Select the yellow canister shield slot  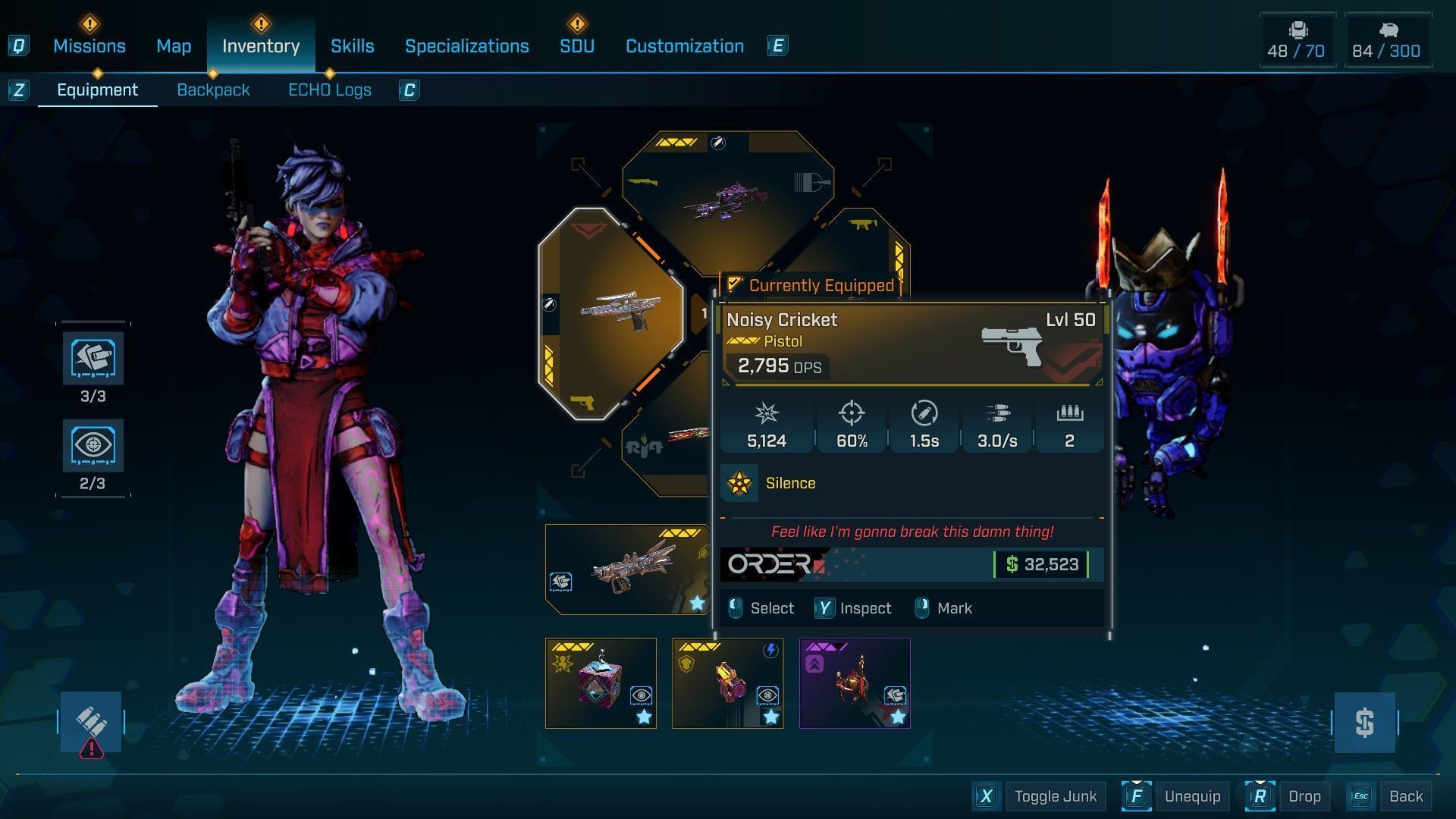pos(727,683)
